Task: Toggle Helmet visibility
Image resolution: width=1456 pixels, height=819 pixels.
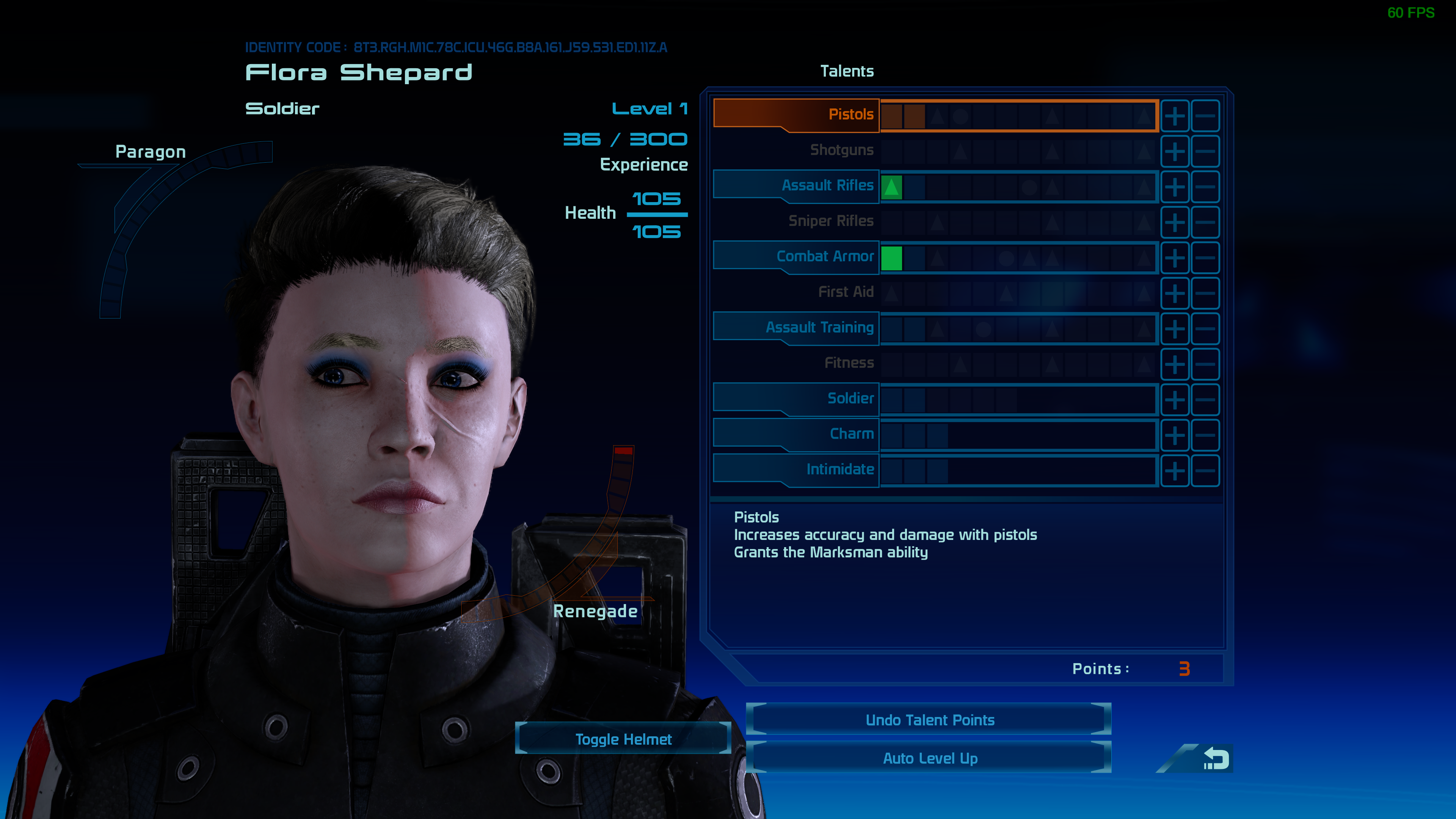Action: pos(623,739)
